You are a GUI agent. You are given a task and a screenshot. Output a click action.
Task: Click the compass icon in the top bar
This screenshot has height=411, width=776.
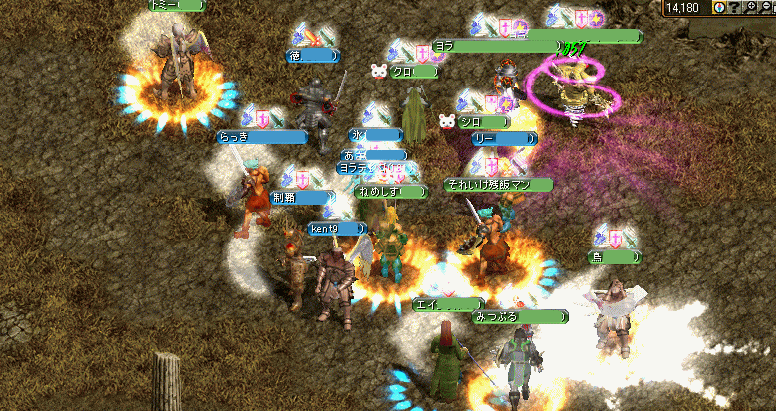click(720, 7)
